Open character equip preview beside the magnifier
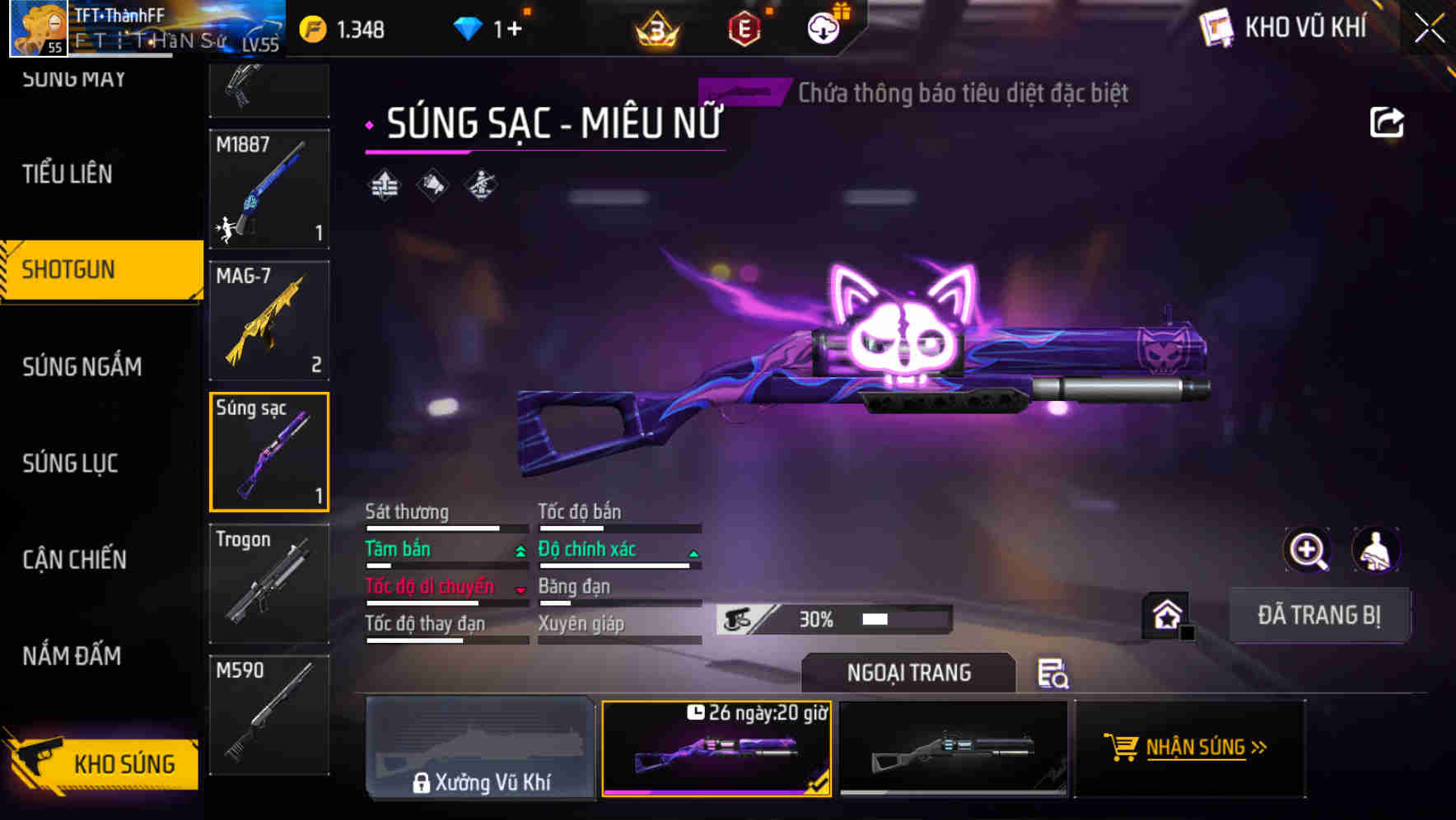Viewport: 1456px width, 820px height. click(1376, 550)
